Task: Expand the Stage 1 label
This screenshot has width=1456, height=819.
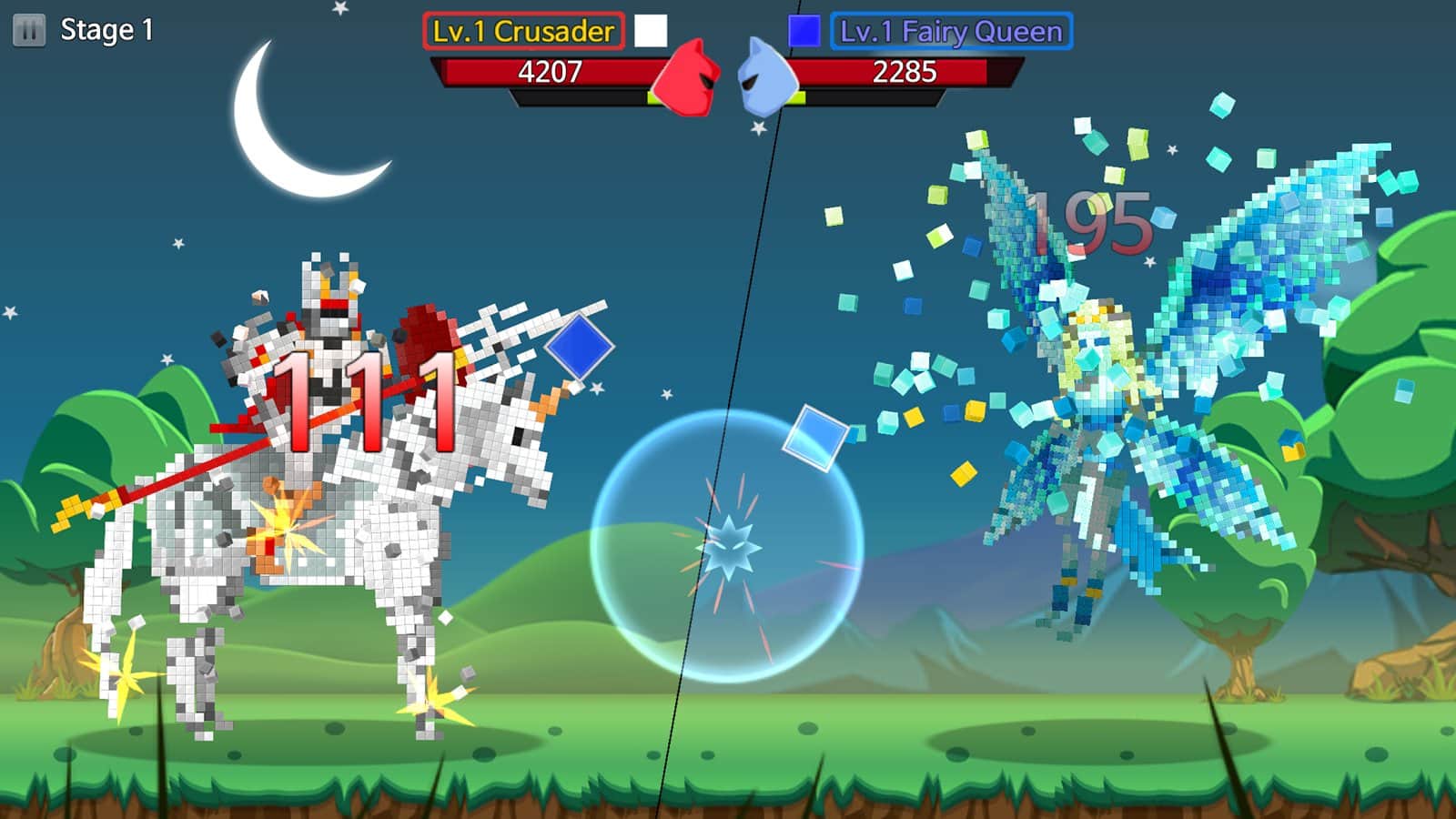Action: pyautogui.click(x=103, y=28)
